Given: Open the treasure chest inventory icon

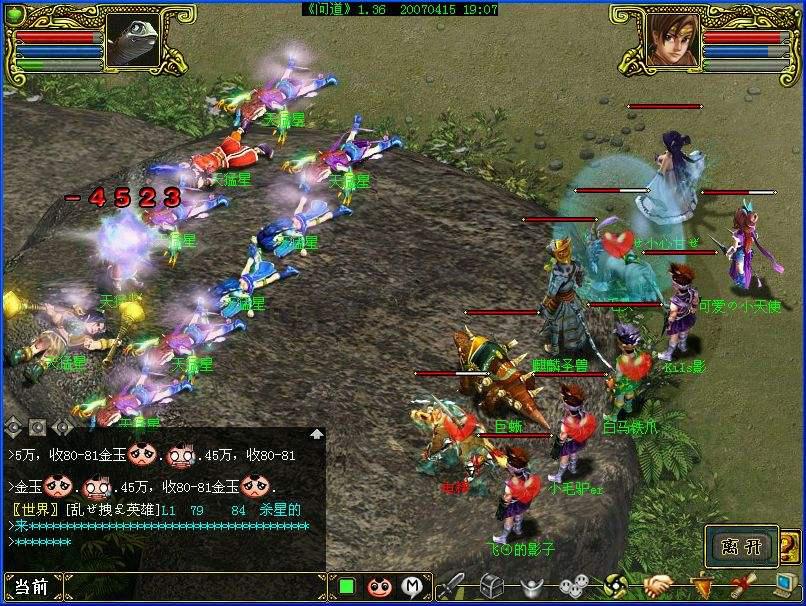Looking at the screenshot, I should click(491, 586).
